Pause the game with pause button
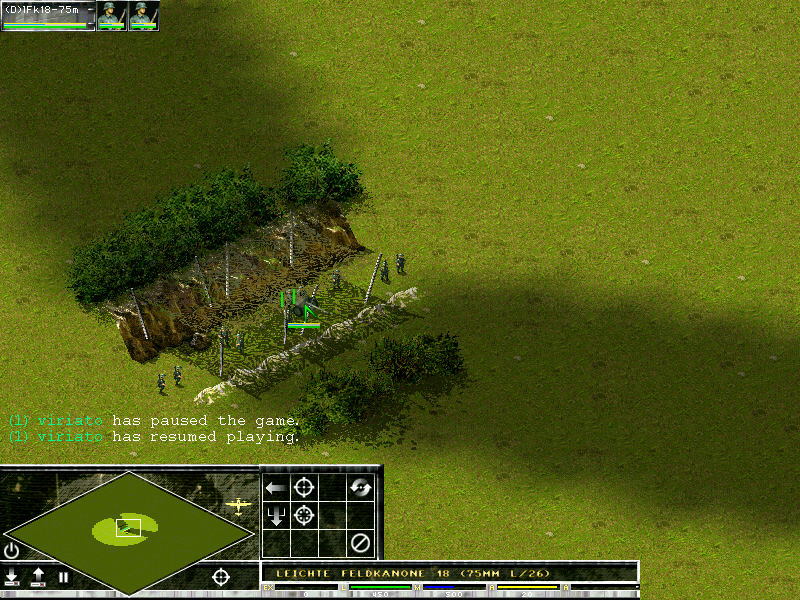800x600 pixels. [x=63, y=577]
